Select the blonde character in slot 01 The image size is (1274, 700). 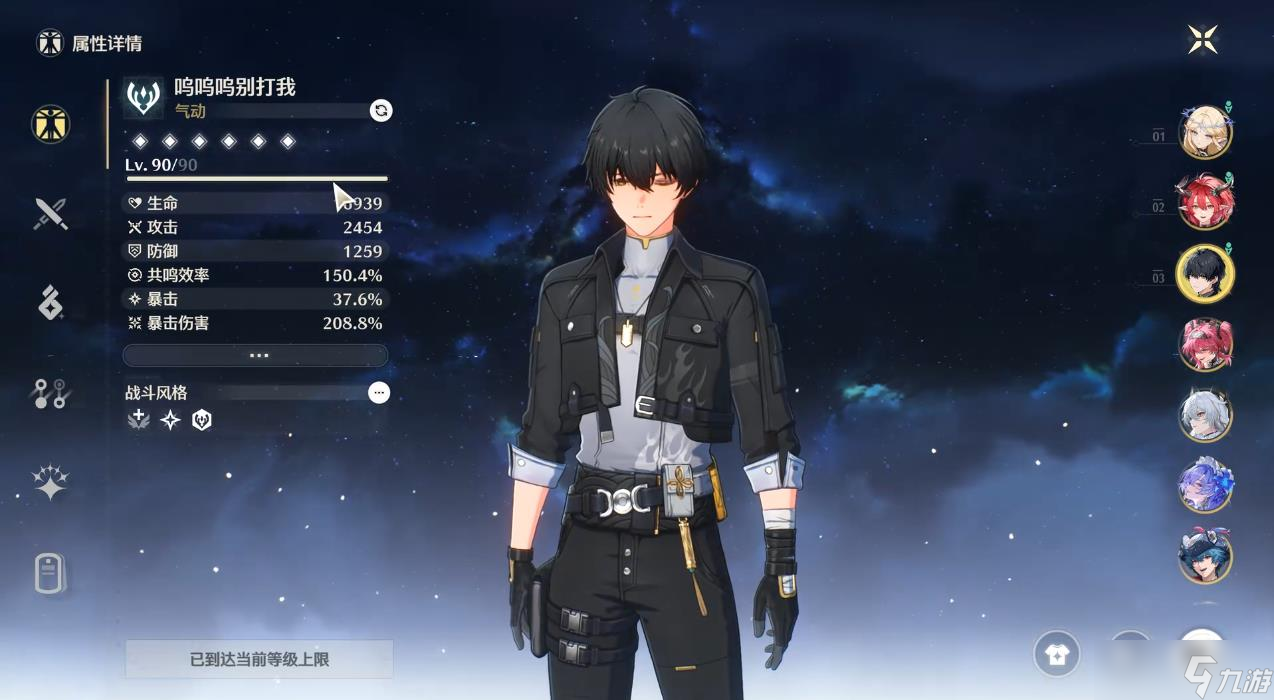pos(1205,132)
